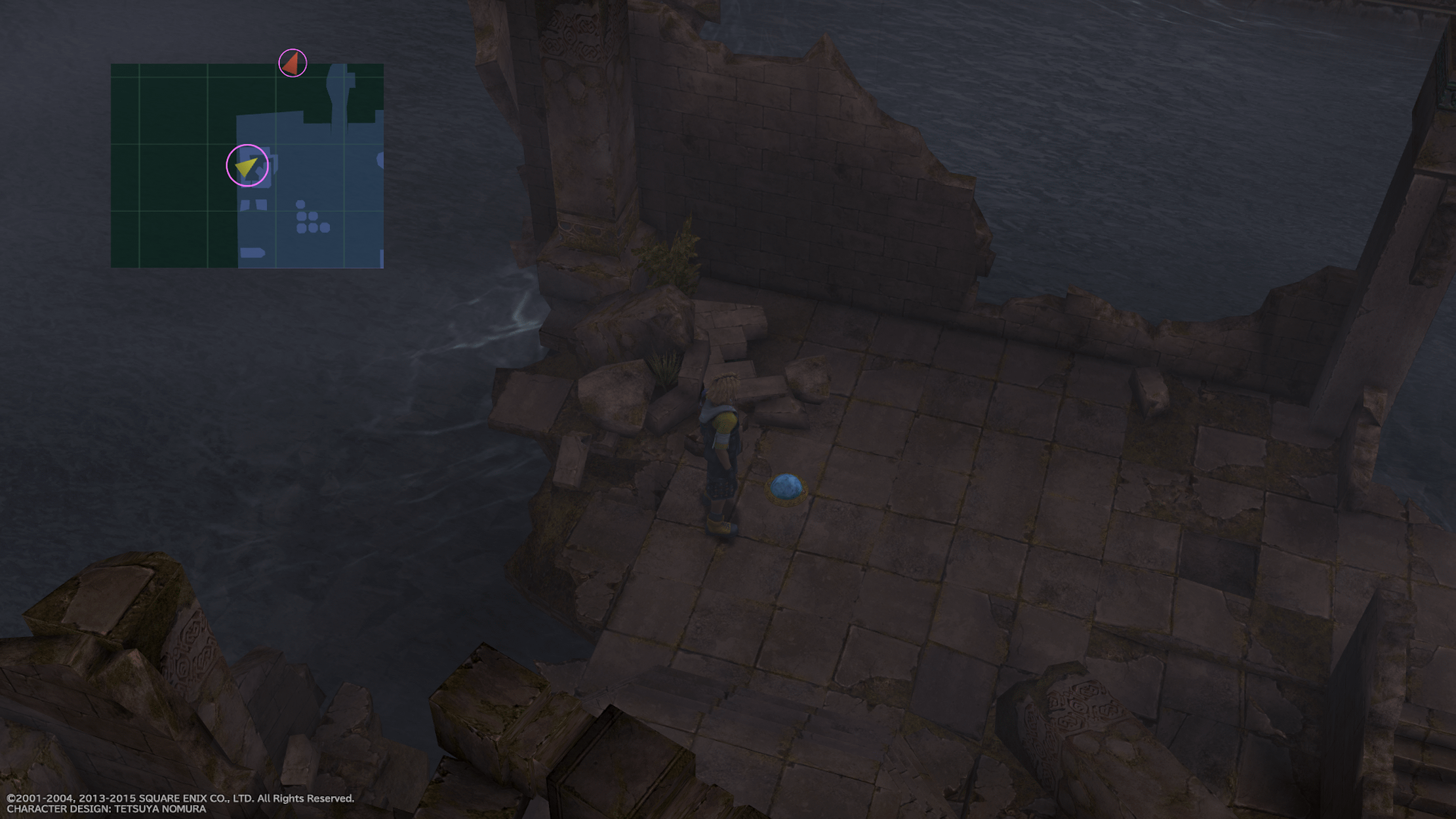
Task: Click the red destination arrow marker on the minimap
Action: [292, 63]
